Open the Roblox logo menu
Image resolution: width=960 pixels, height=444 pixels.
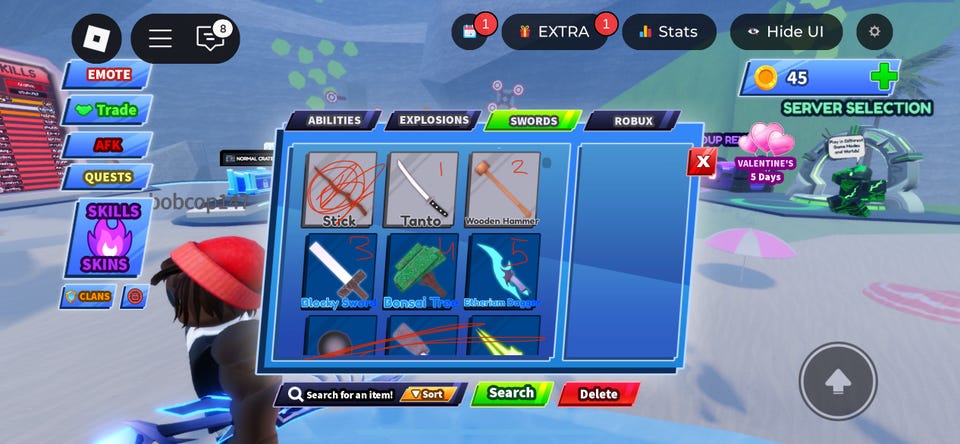[96, 38]
